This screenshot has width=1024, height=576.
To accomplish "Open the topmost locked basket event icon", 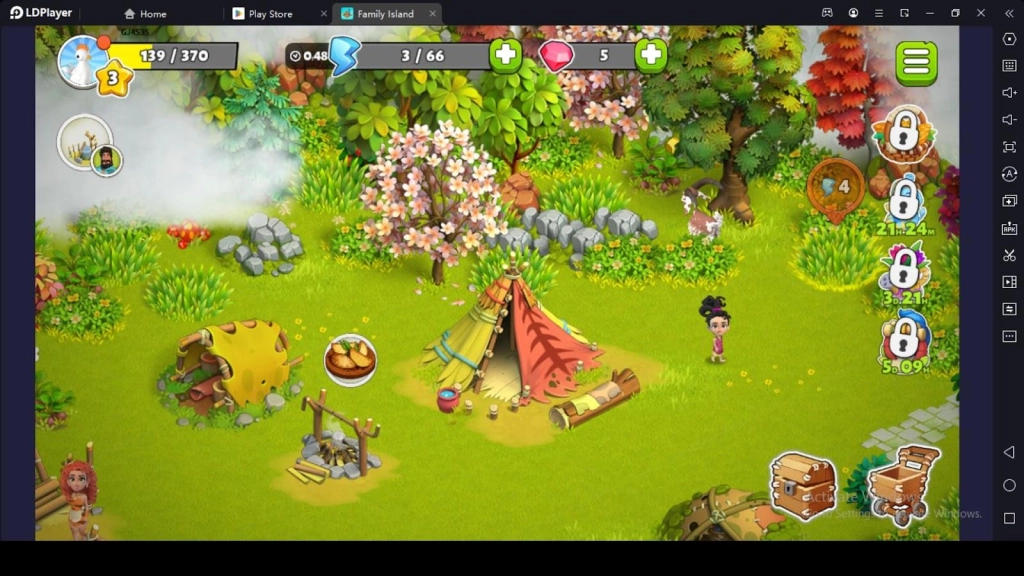I will pyautogui.click(x=904, y=133).
